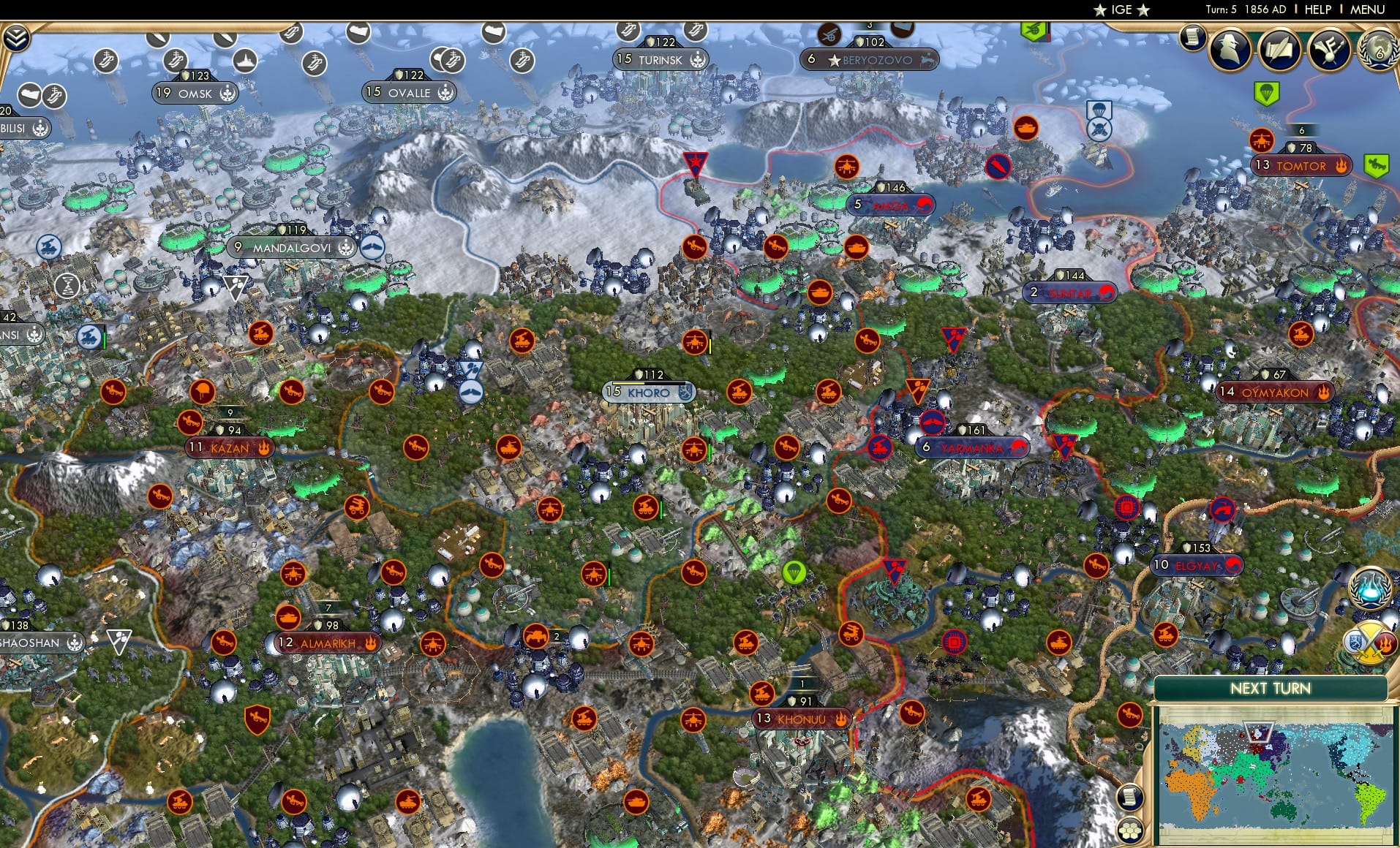Expand the Tomtor city banner
This screenshot has height=848, width=1400.
(x=1303, y=166)
